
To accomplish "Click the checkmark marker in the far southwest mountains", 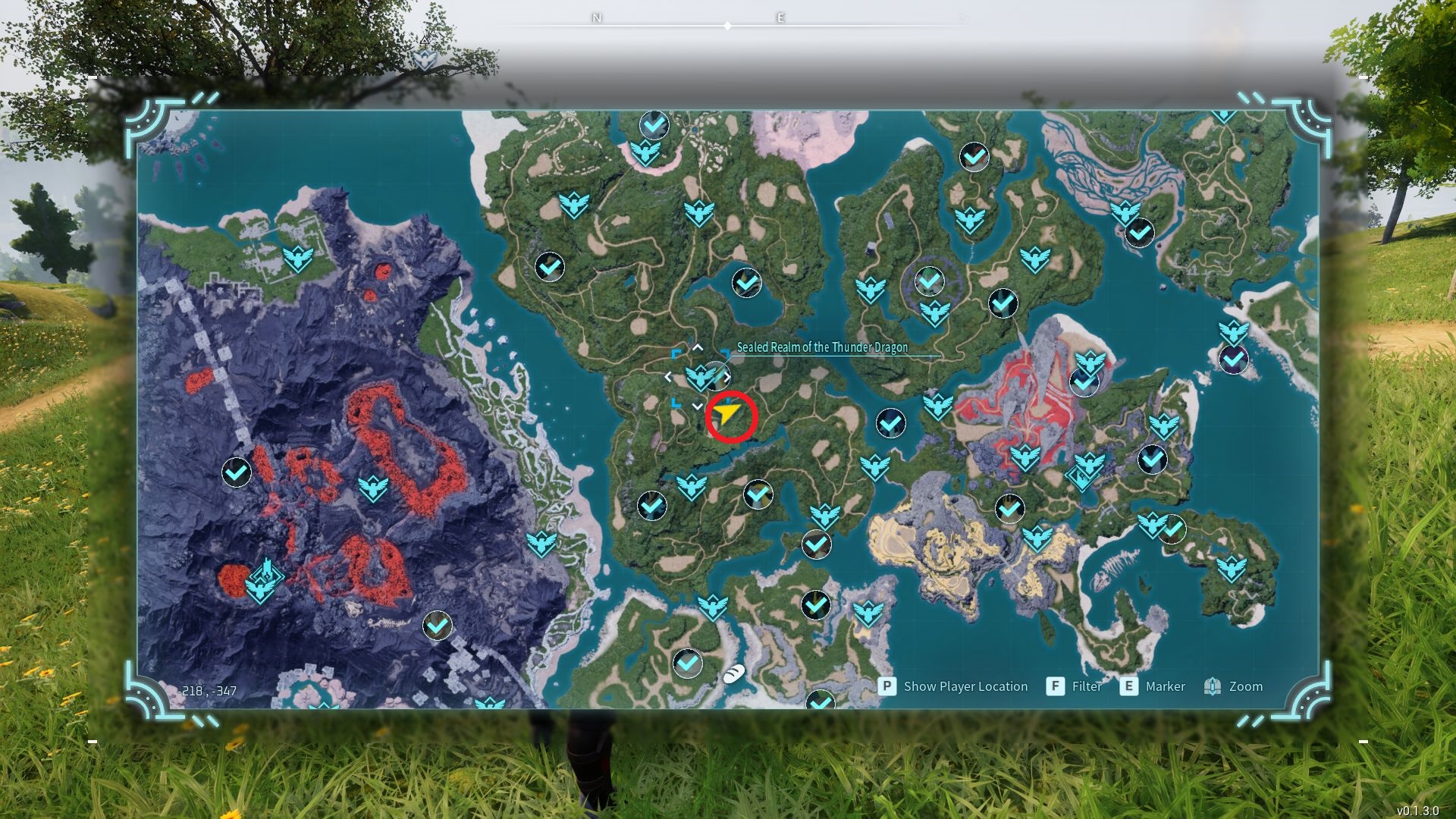I will [x=236, y=471].
